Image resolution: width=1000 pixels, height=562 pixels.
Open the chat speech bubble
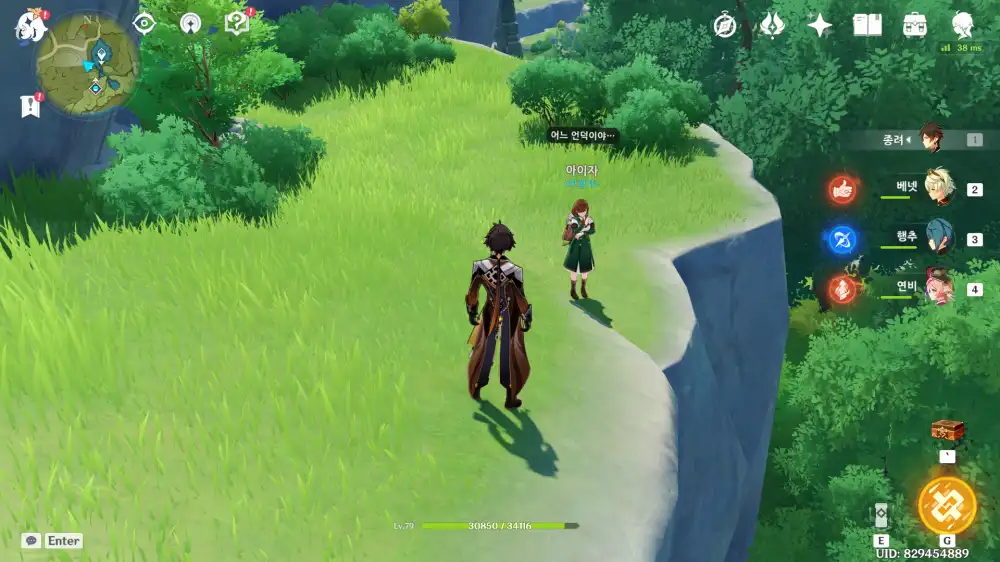pos(32,540)
